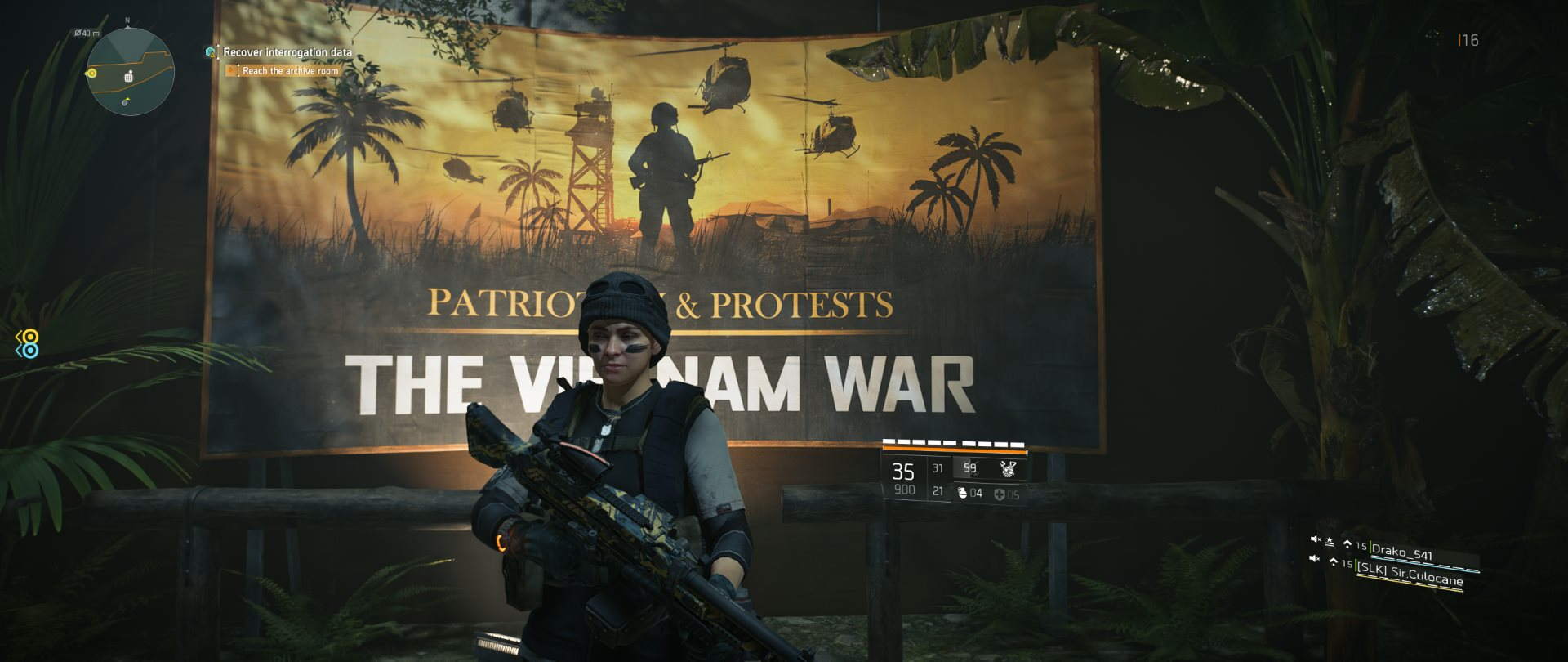
Task: Click the "Recover interrogation data" mission tracker
Action: [287, 52]
